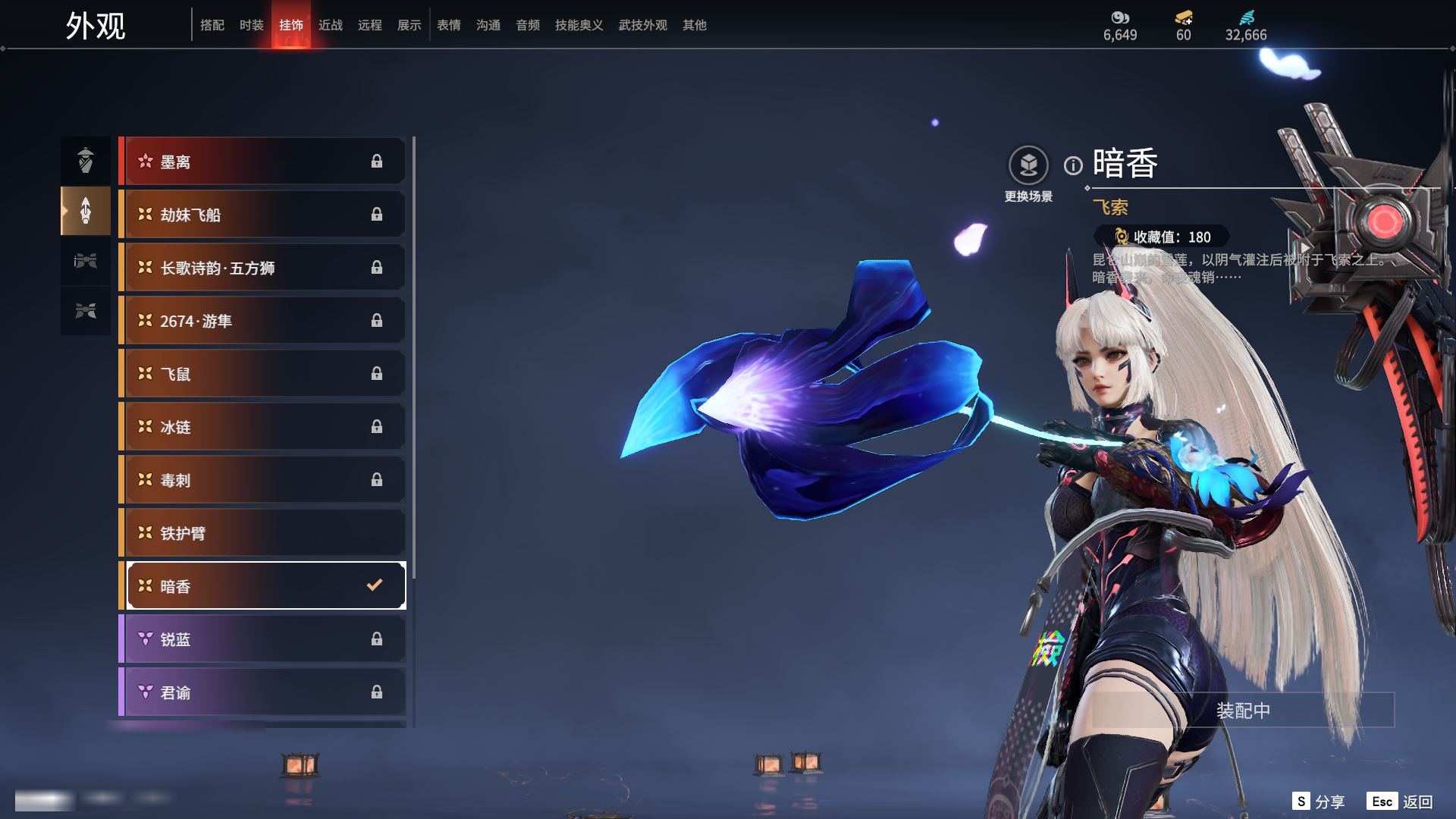Select the 近战 tab
Viewport: 1456px width, 819px height.
(331, 25)
